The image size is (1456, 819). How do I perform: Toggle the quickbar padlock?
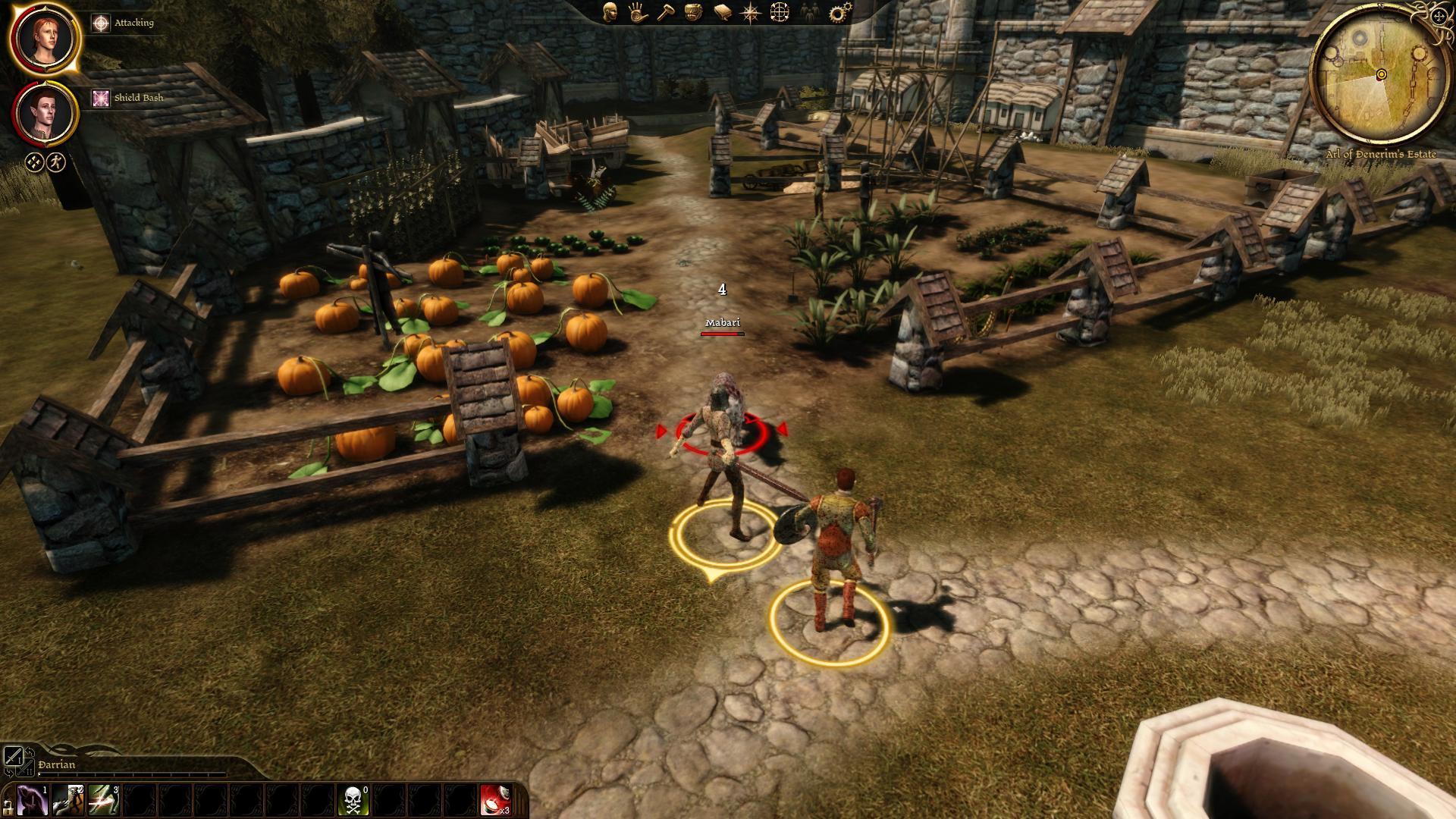click(x=8, y=805)
